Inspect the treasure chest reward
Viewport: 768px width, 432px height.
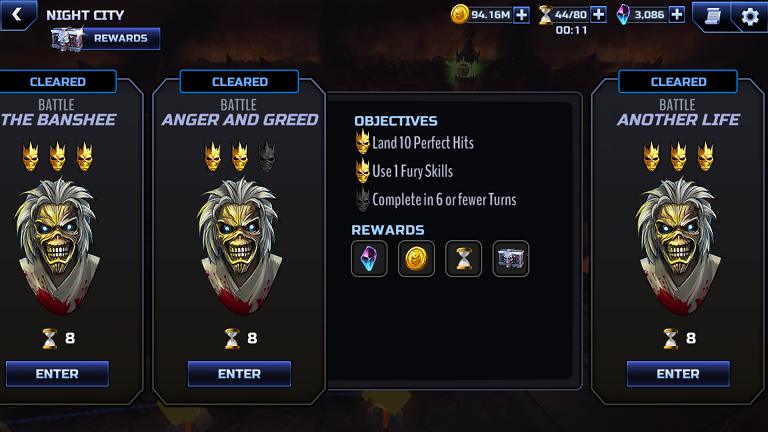click(511, 259)
